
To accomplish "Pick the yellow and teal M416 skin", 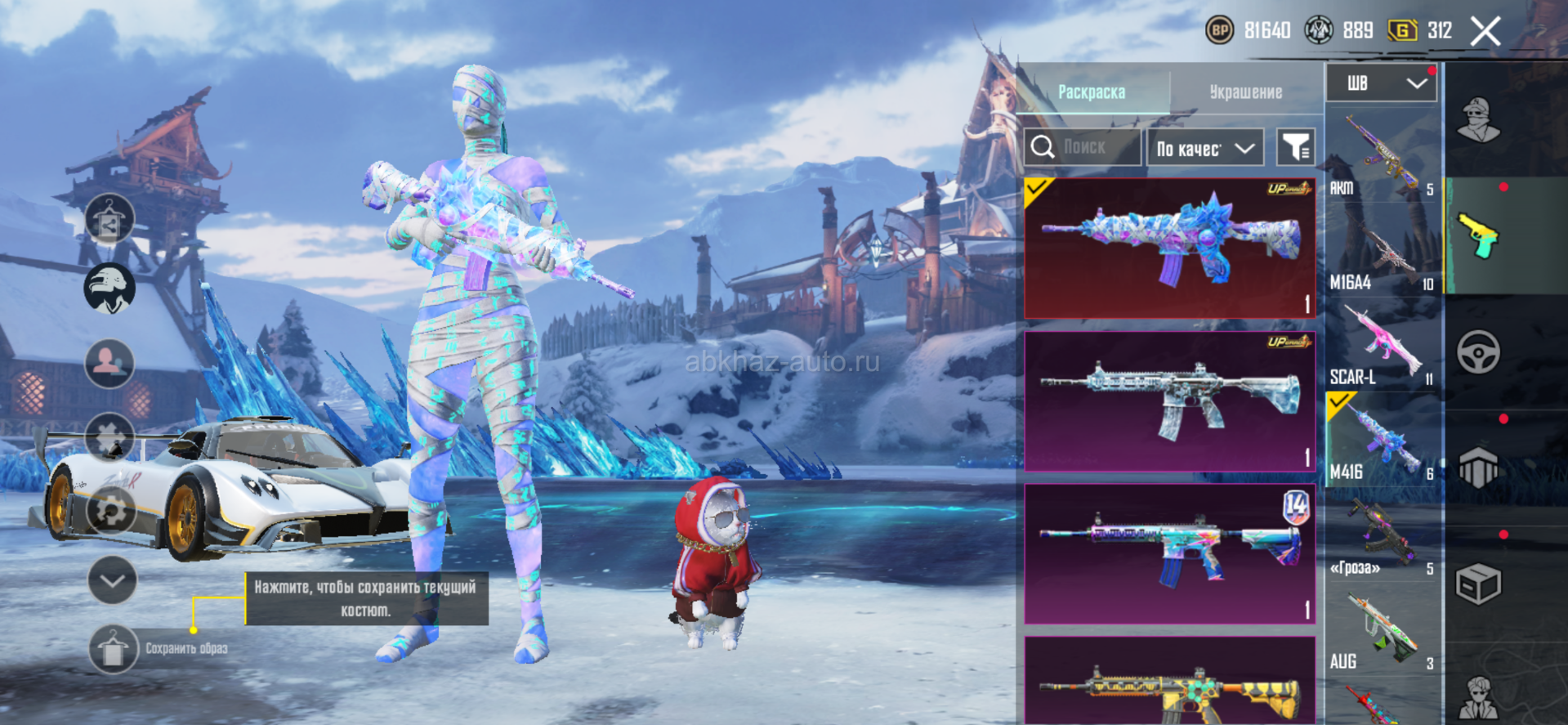I will (1169, 682).
